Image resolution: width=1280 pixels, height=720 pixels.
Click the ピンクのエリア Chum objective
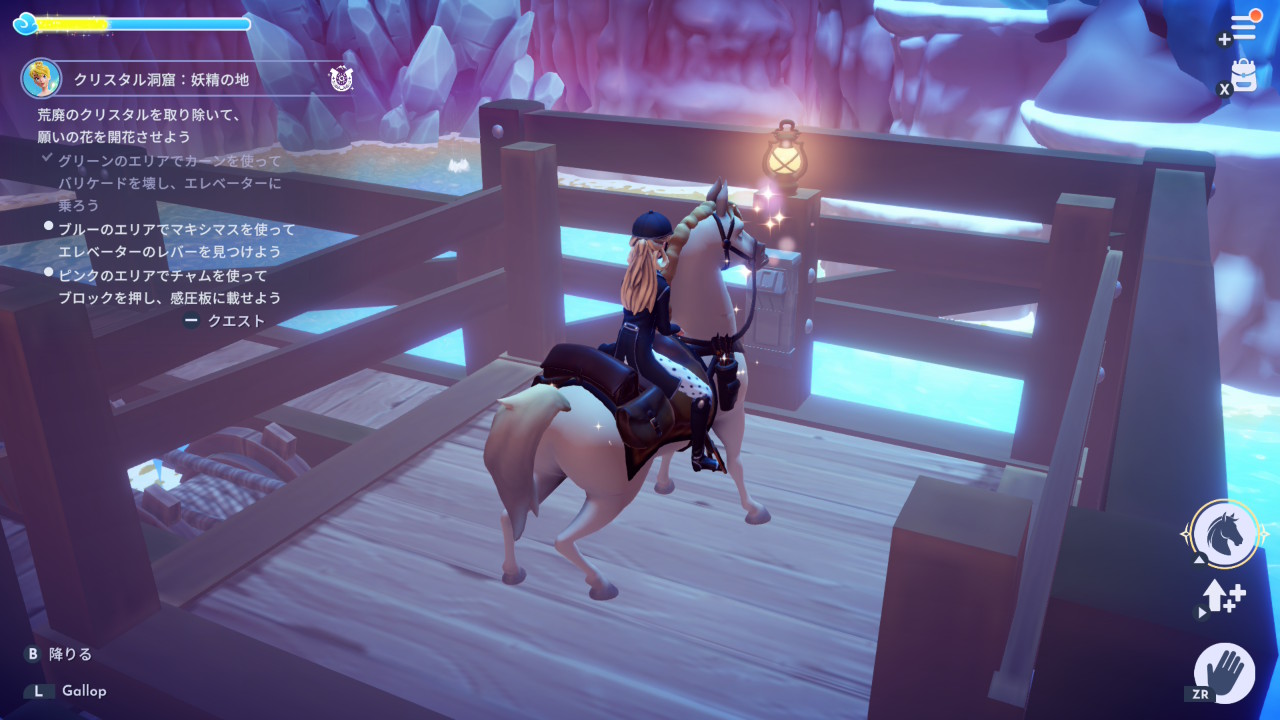[169, 286]
